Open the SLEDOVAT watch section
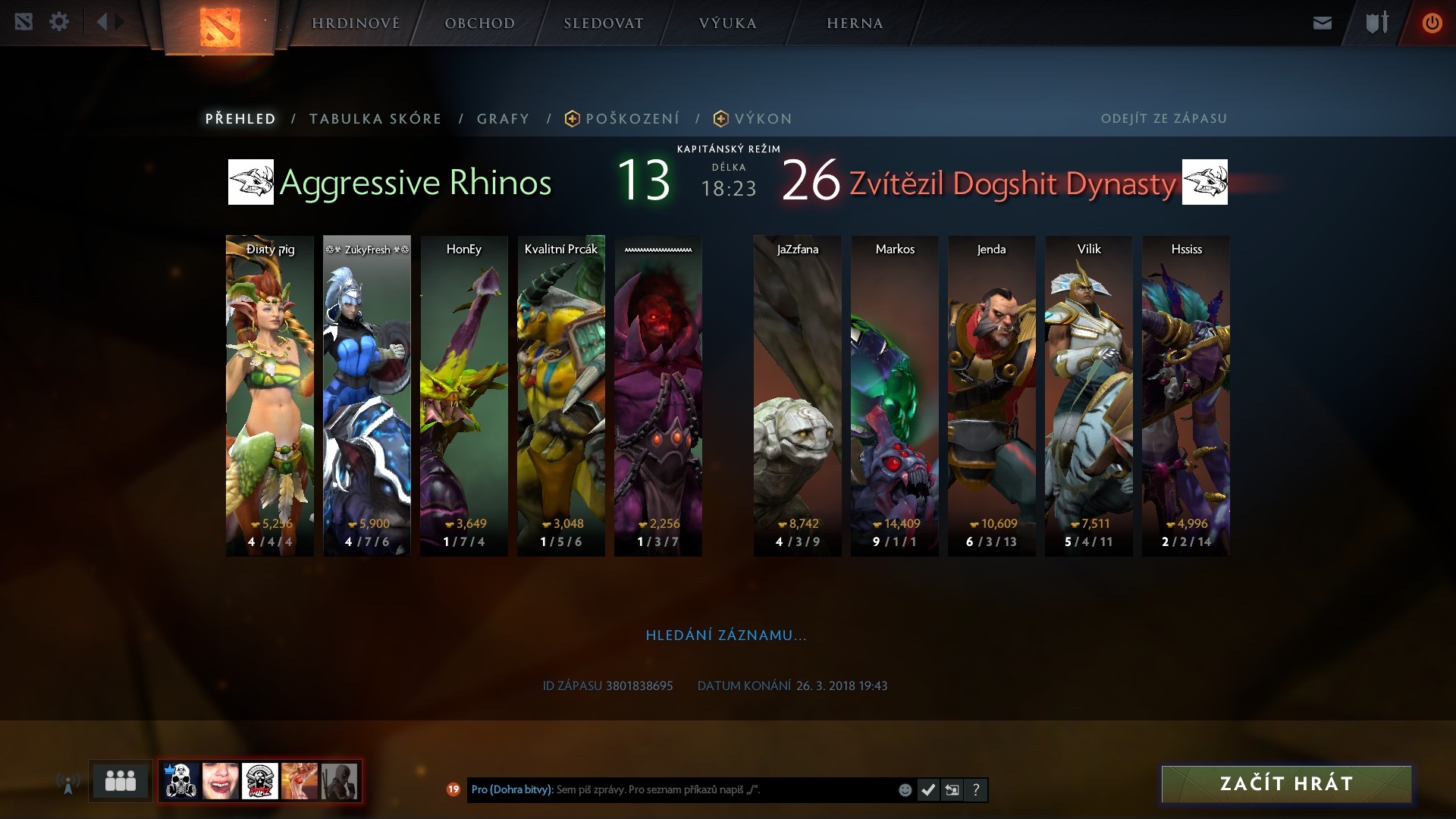This screenshot has height=819, width=1456. (x=603, y=24)
